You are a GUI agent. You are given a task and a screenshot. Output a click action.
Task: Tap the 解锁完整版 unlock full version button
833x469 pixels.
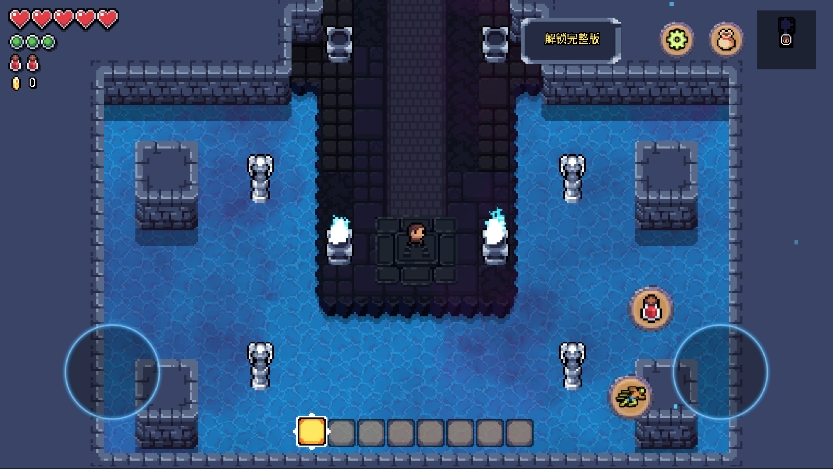click(572, 39)
